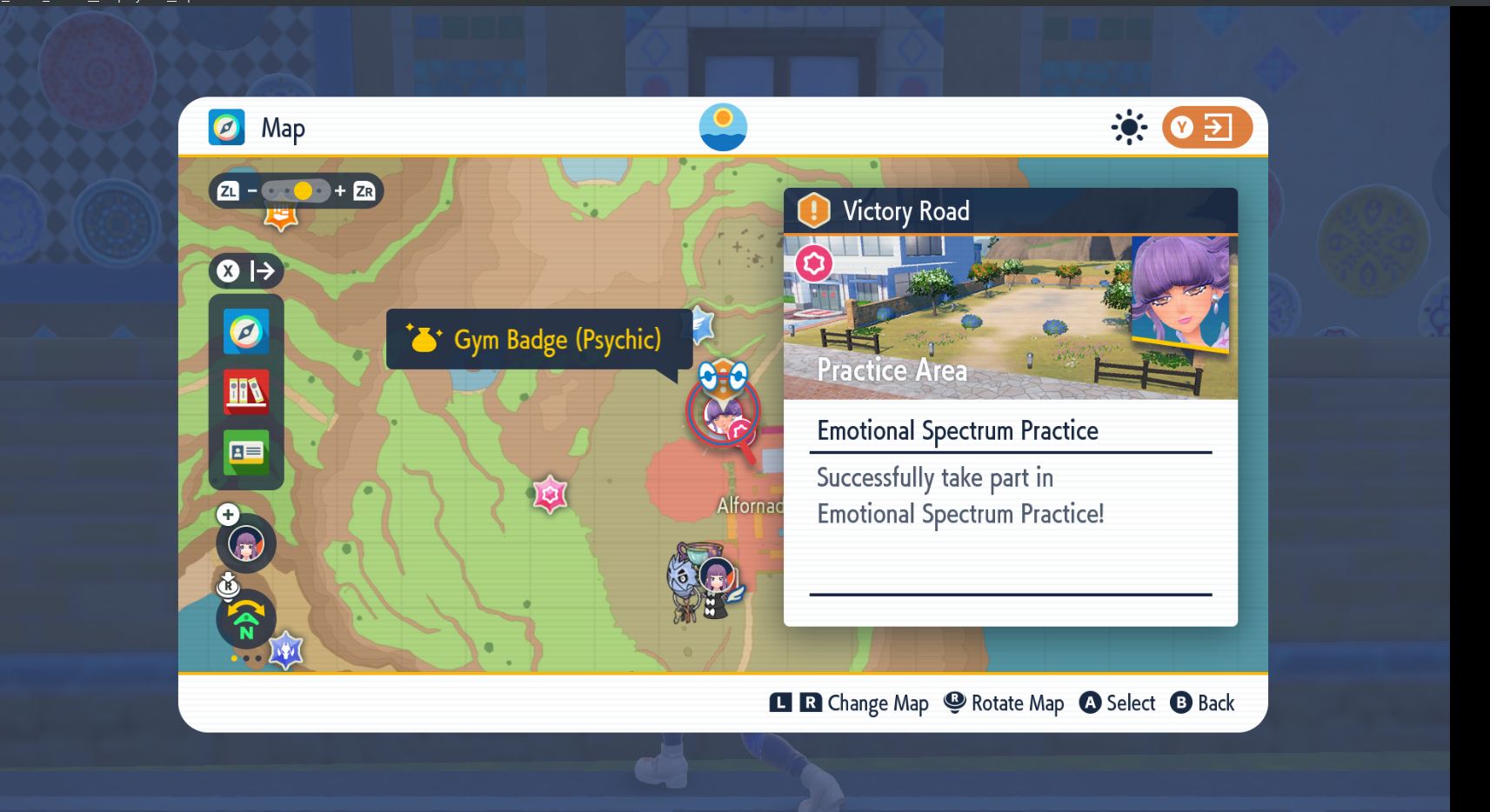1490x812 pixels.
Task: Select the blue star badge above the magnifier cursor
Action: pyautogui.click(x=701, y=323)
